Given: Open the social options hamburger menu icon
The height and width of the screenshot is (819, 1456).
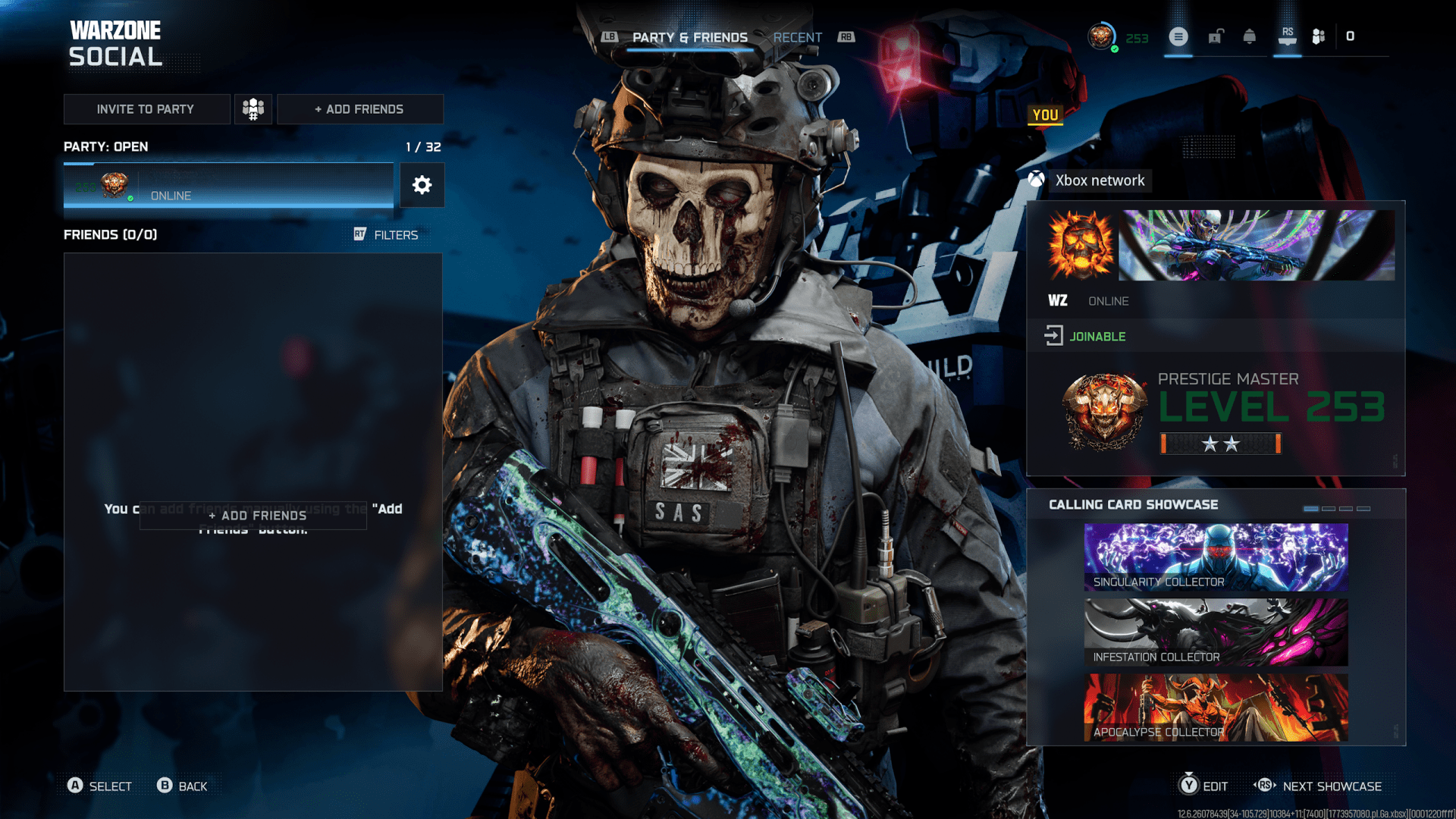Looking at the screenshot, I should point(1178,36).
